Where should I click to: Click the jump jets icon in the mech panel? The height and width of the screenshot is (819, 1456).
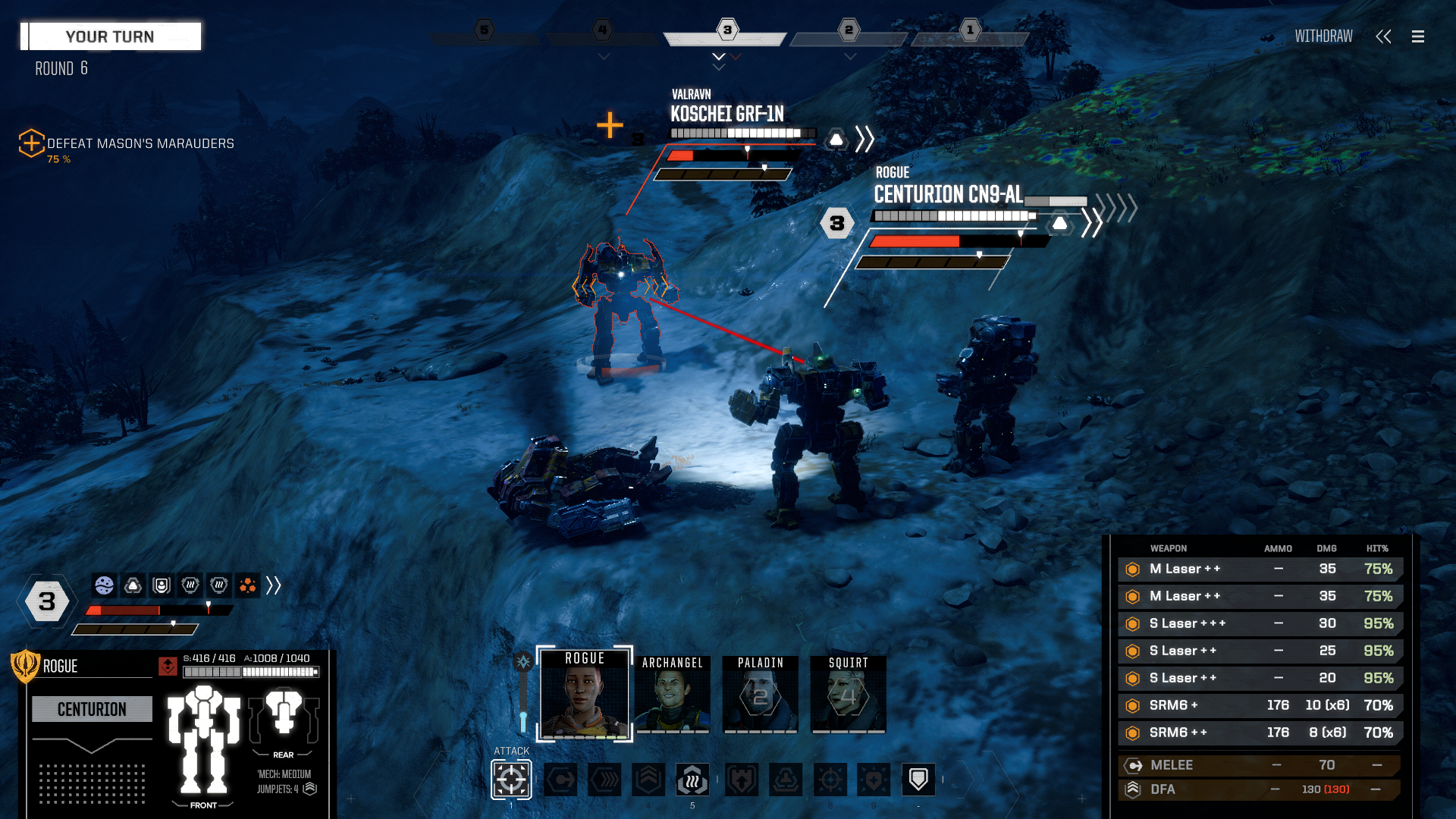(x=310, y=789)
